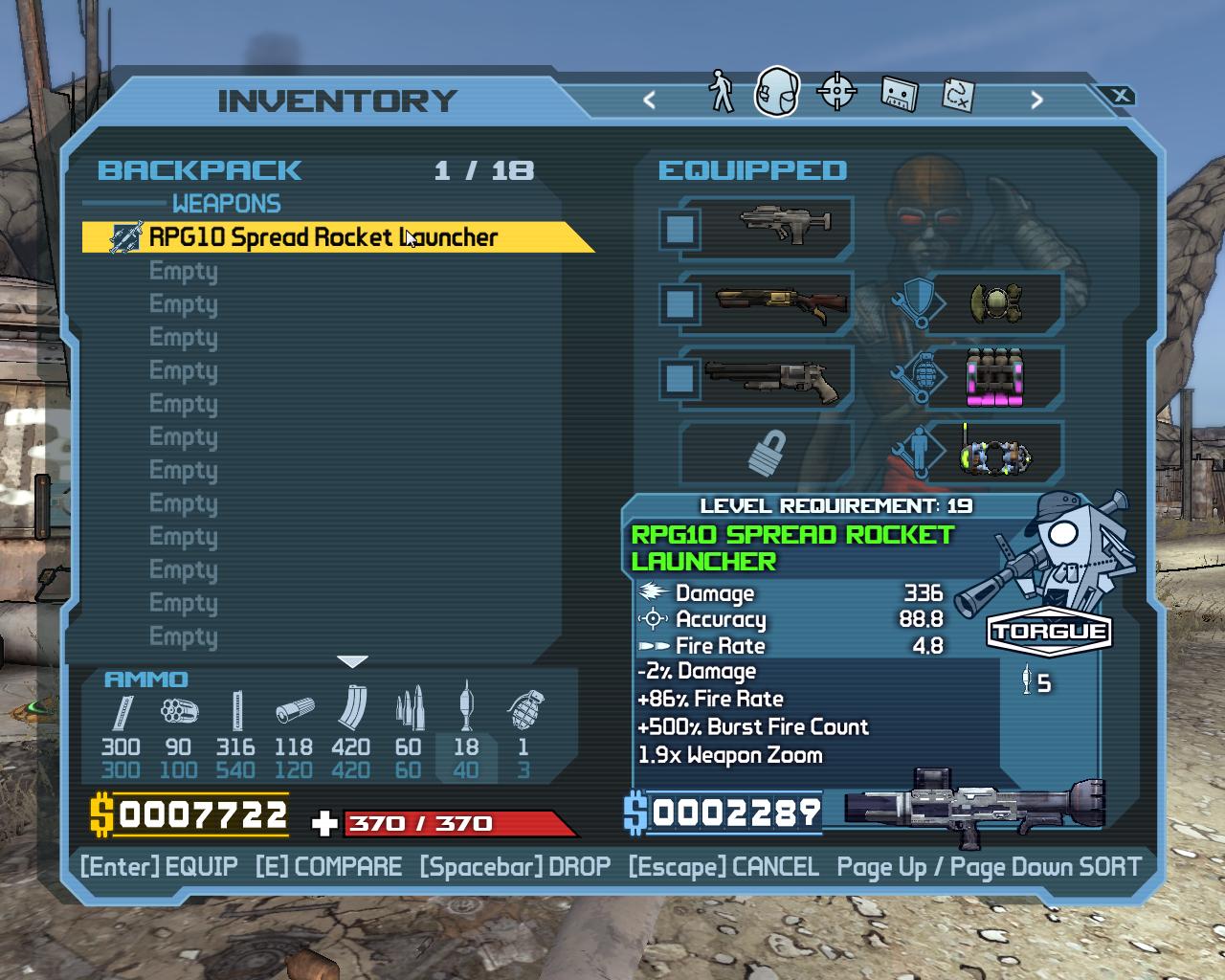
Task: Go to the previous menu tab arrow
Action: point(650,100)
